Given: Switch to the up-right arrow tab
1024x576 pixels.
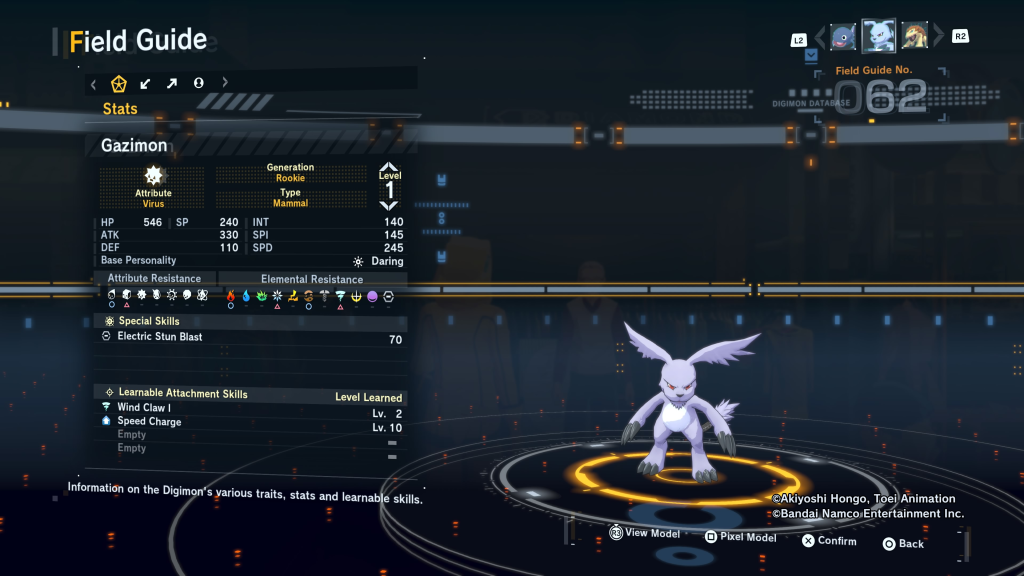Looking at the screenshot, I should click(171, 83).
